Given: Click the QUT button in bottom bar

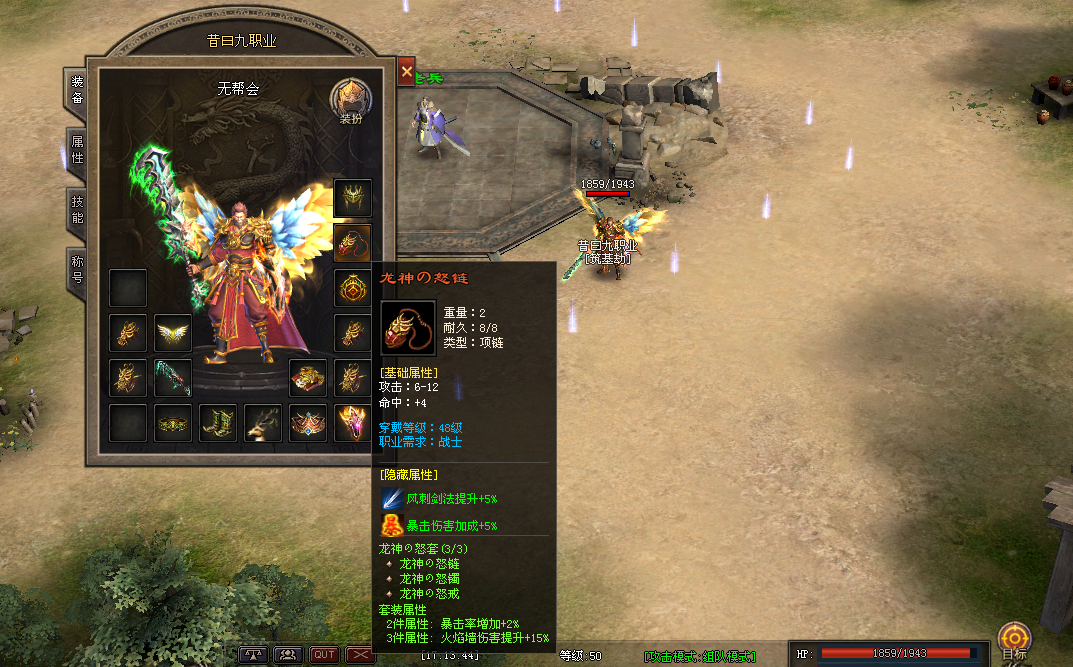Looking at the screenshot, I should 324,655.
